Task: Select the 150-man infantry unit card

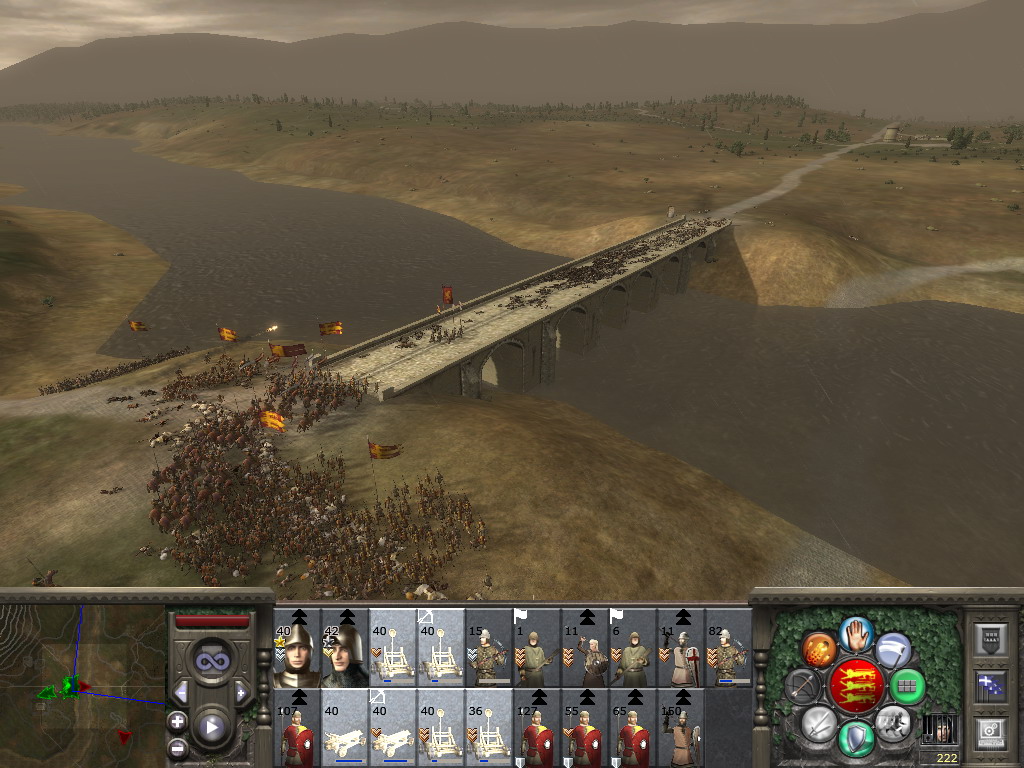Action: point(681,727)
